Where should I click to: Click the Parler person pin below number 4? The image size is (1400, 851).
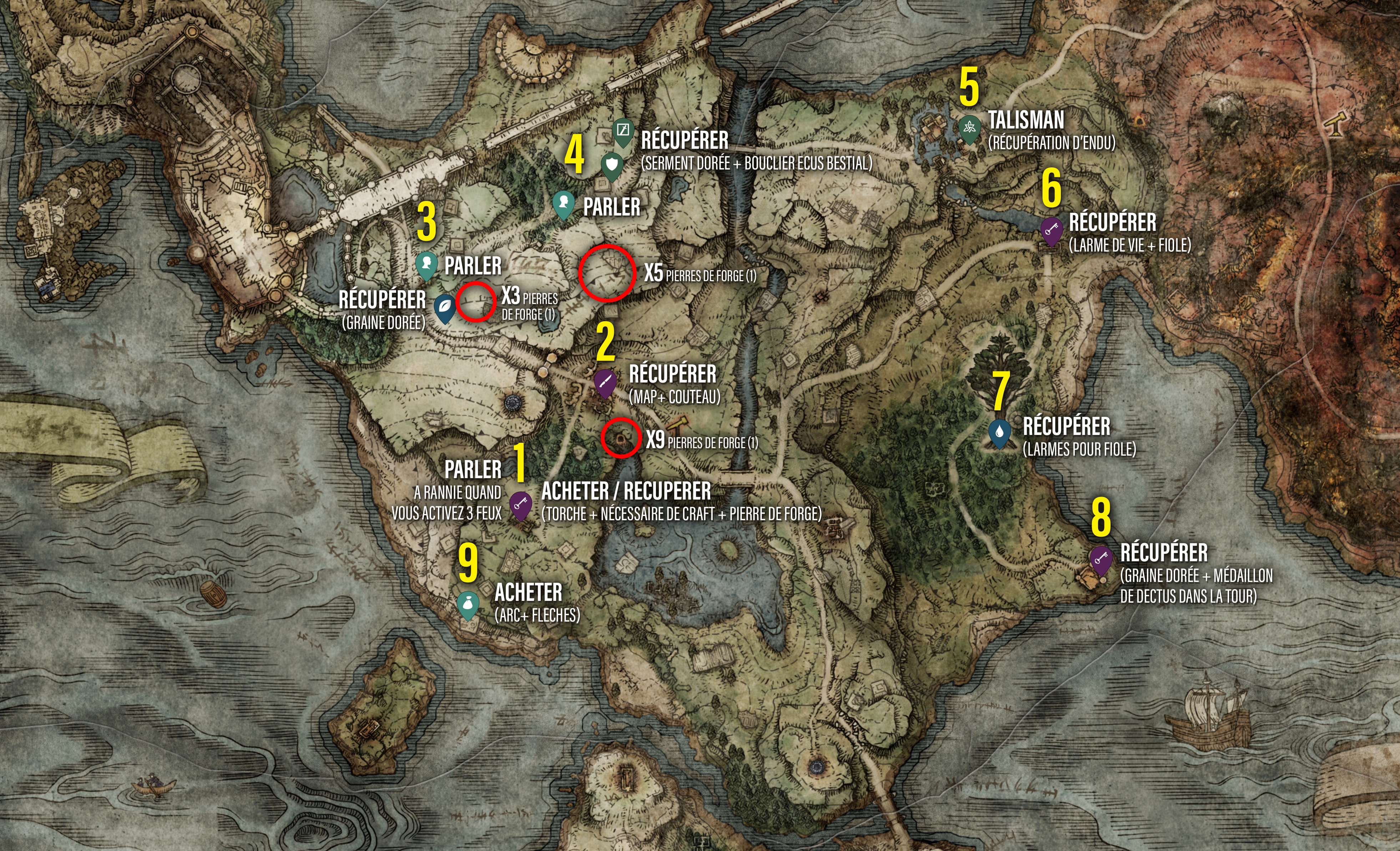[563, 203]
